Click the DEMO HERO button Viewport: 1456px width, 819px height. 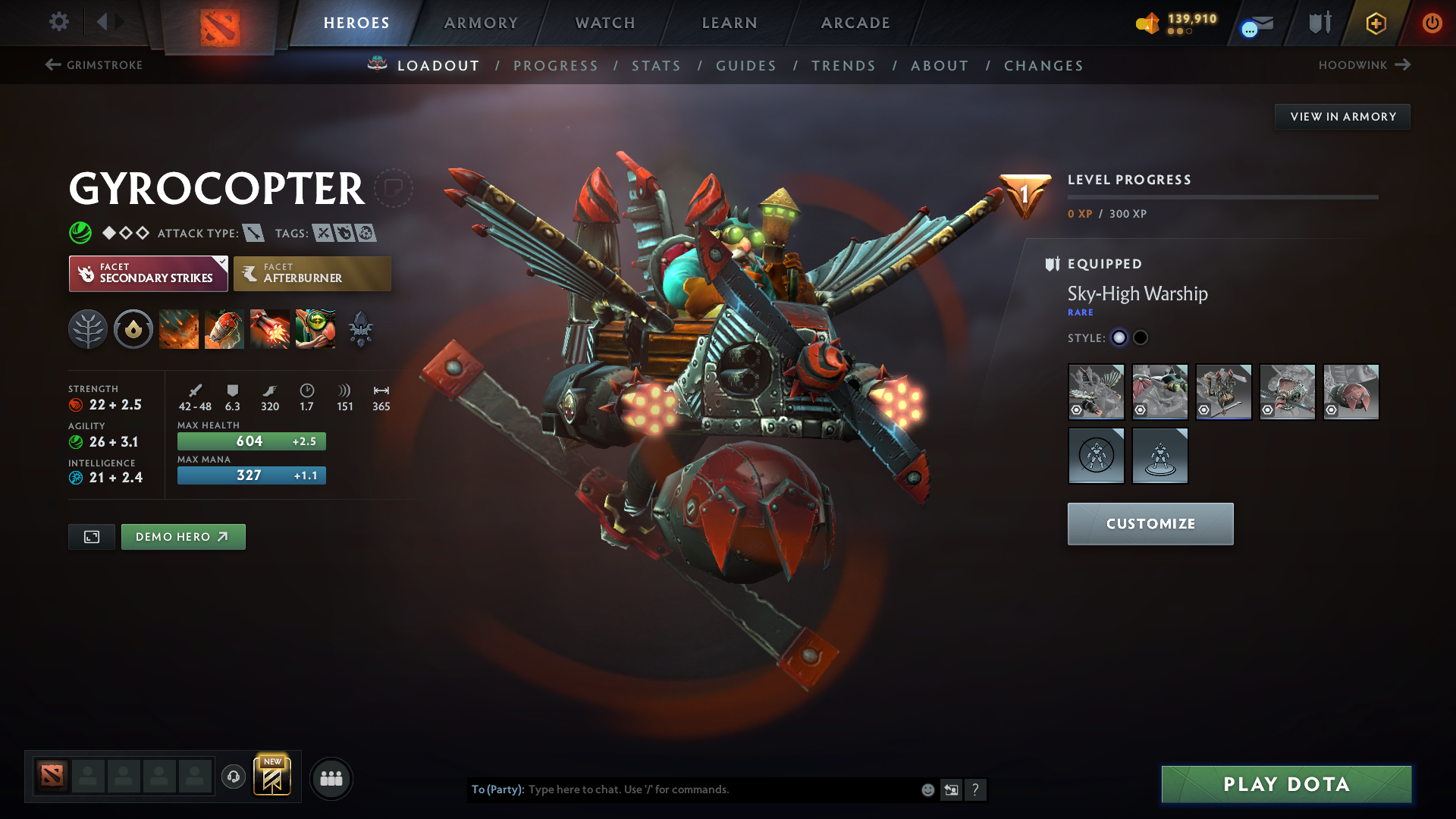pyautogui.click(x=183, y=536)
